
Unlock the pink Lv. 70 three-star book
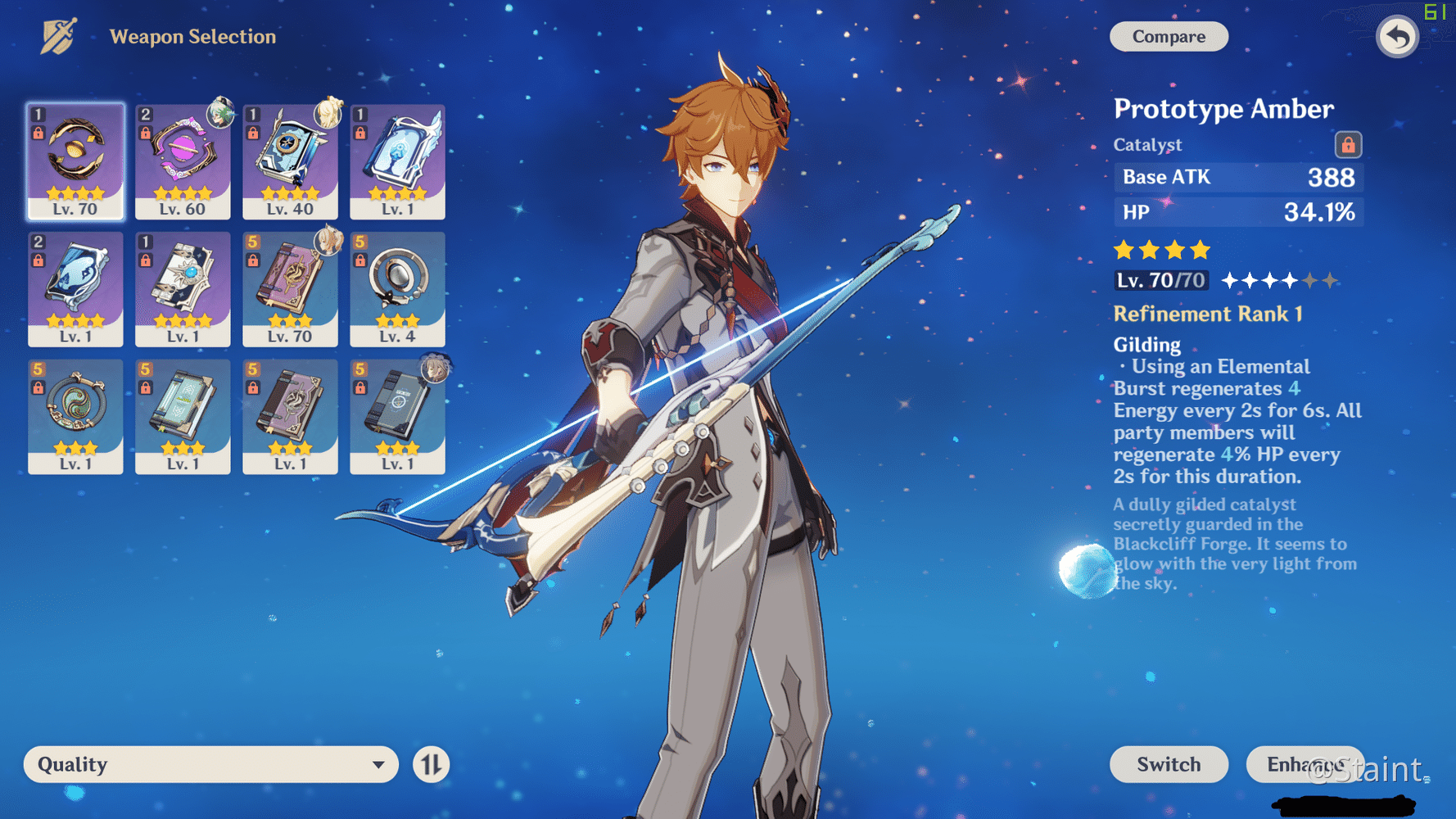[255, 260]
